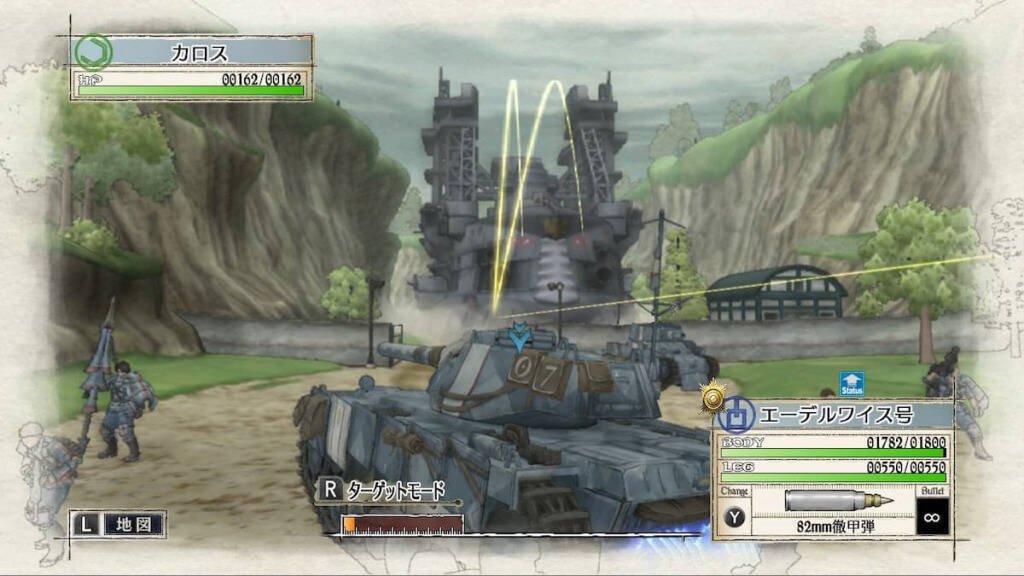The height and width of the screenshot is (576, 1024).
Task: Click the gold medal icon on tank panel
Action: [713, 398]
